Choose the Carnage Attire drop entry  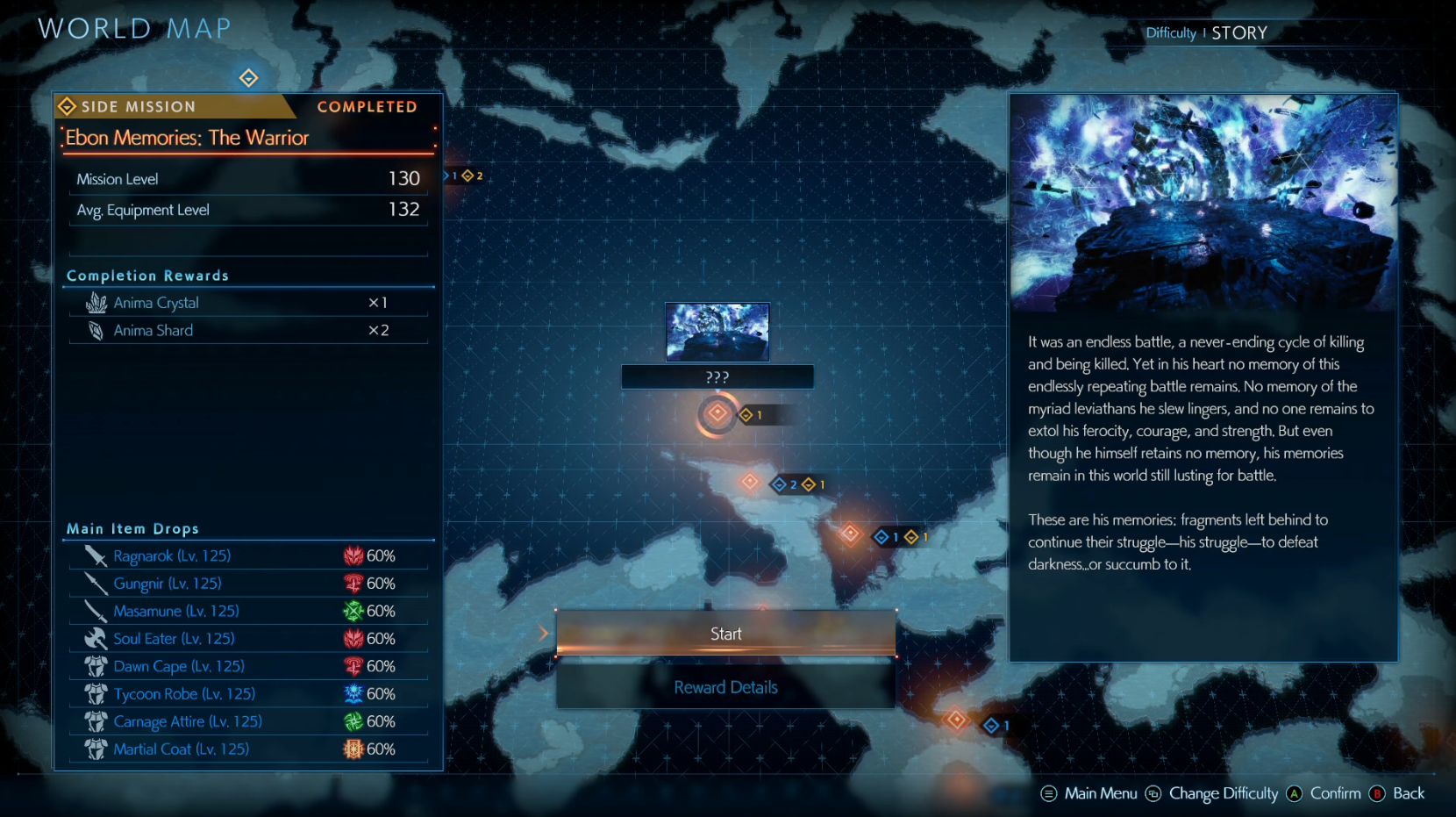248,722
